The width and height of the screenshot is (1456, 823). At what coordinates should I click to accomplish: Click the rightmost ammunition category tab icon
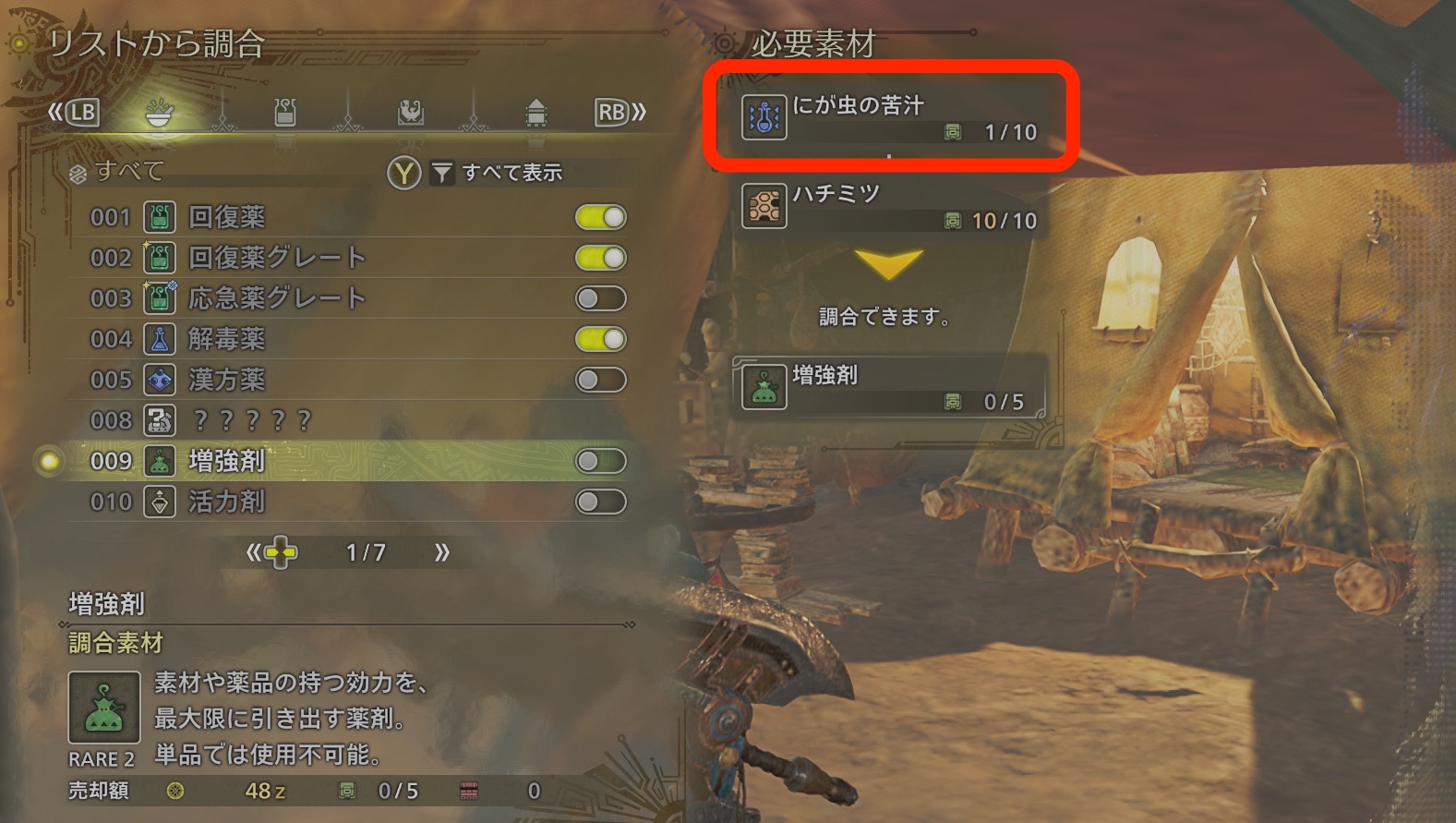pos(535,112)
